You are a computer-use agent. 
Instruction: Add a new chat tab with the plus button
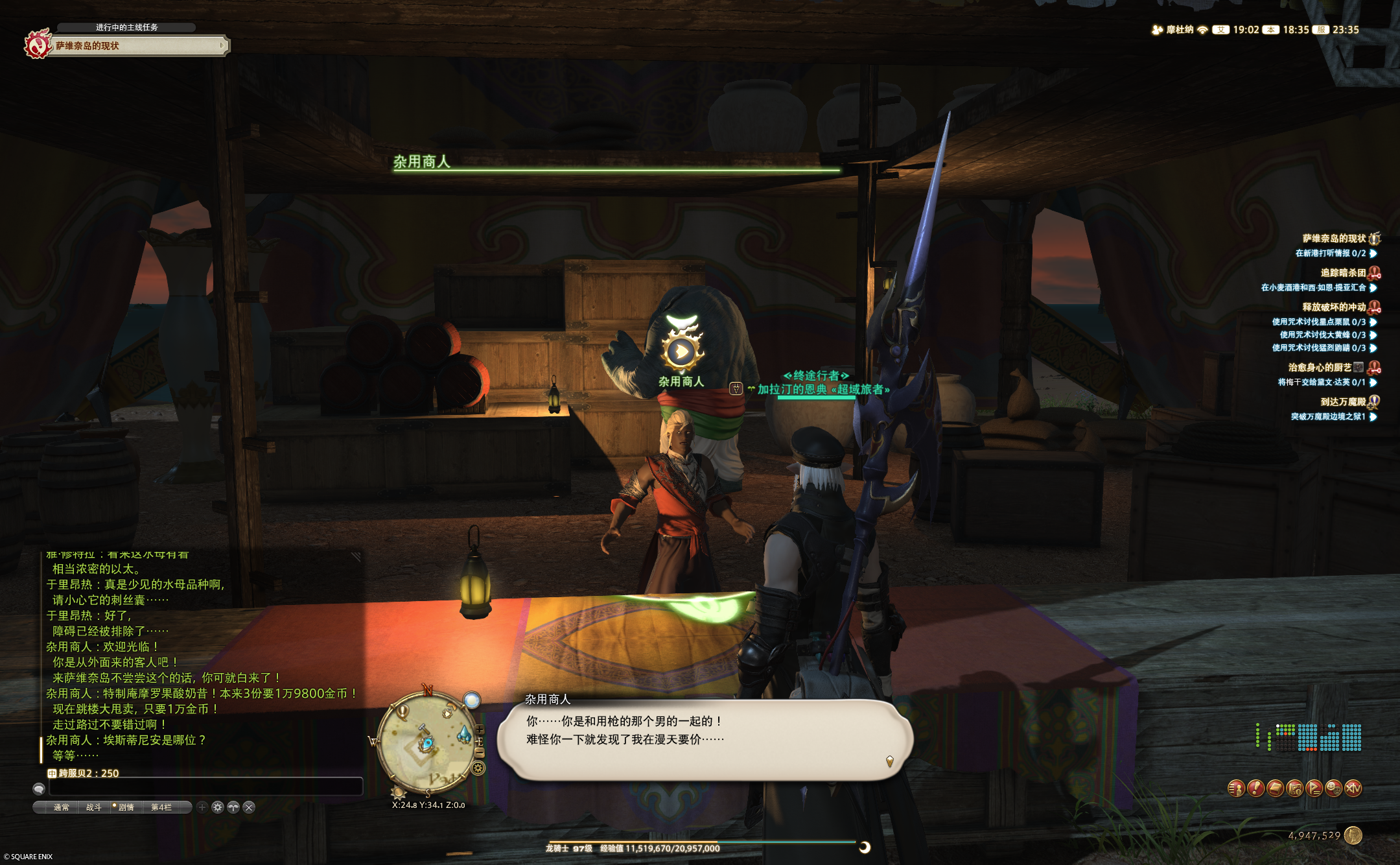[x=202, y=807]
